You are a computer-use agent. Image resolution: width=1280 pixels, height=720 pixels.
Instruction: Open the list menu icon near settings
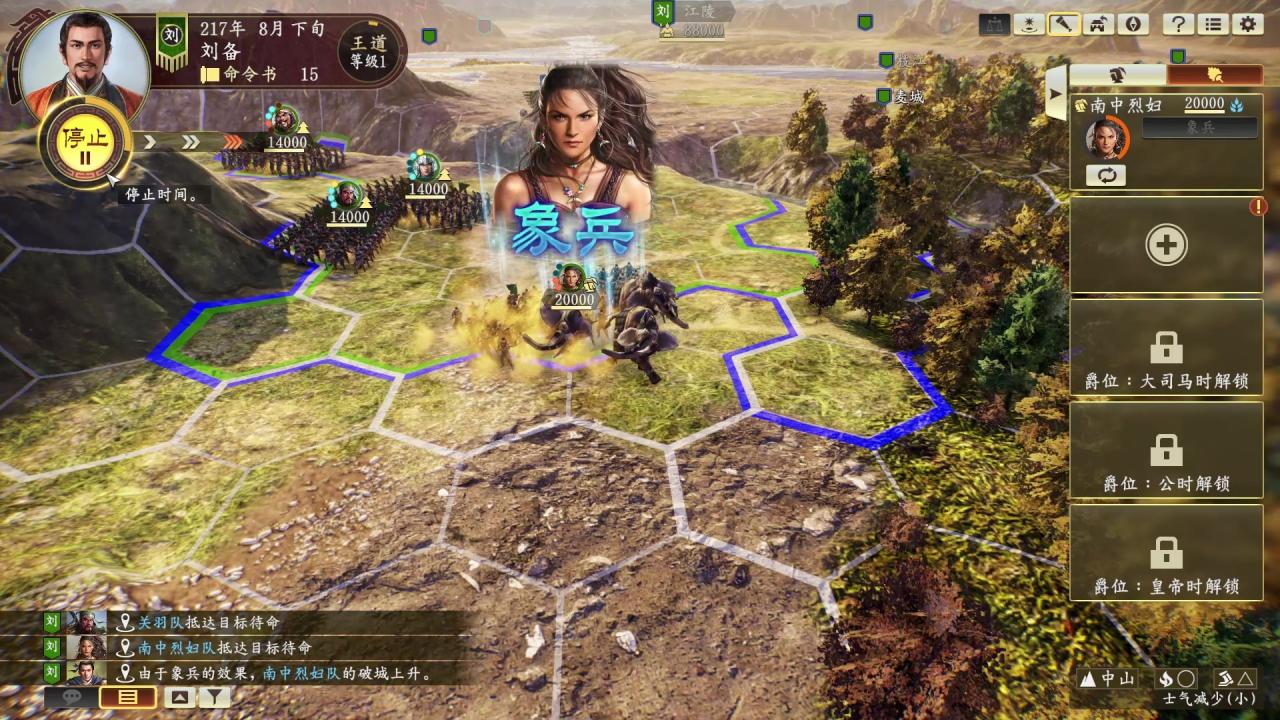coord(1212,24)
